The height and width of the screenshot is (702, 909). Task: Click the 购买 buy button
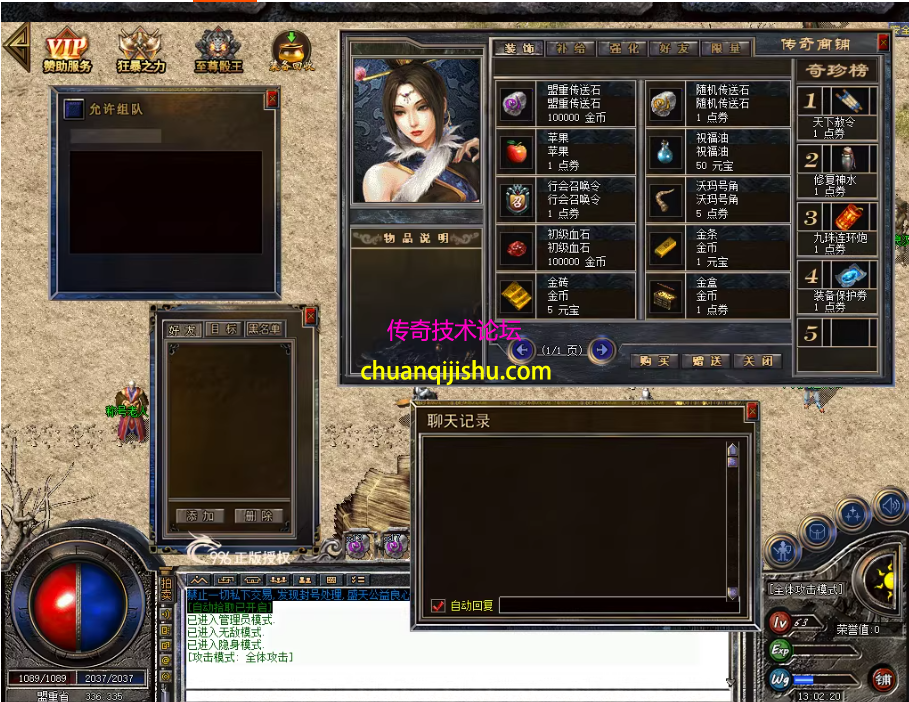[x=655, y=361]
